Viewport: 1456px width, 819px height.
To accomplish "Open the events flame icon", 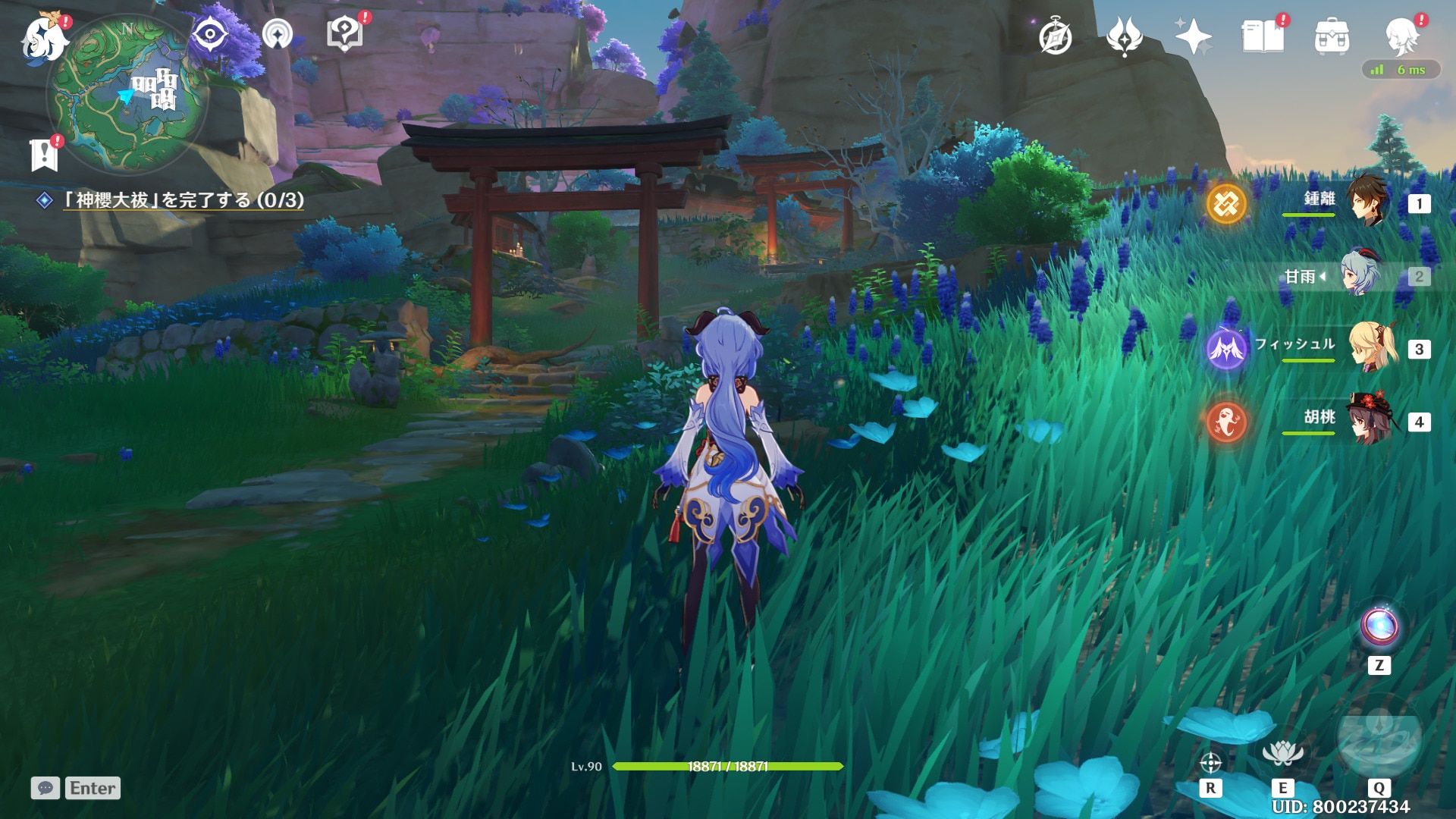I will (1124, 36).
